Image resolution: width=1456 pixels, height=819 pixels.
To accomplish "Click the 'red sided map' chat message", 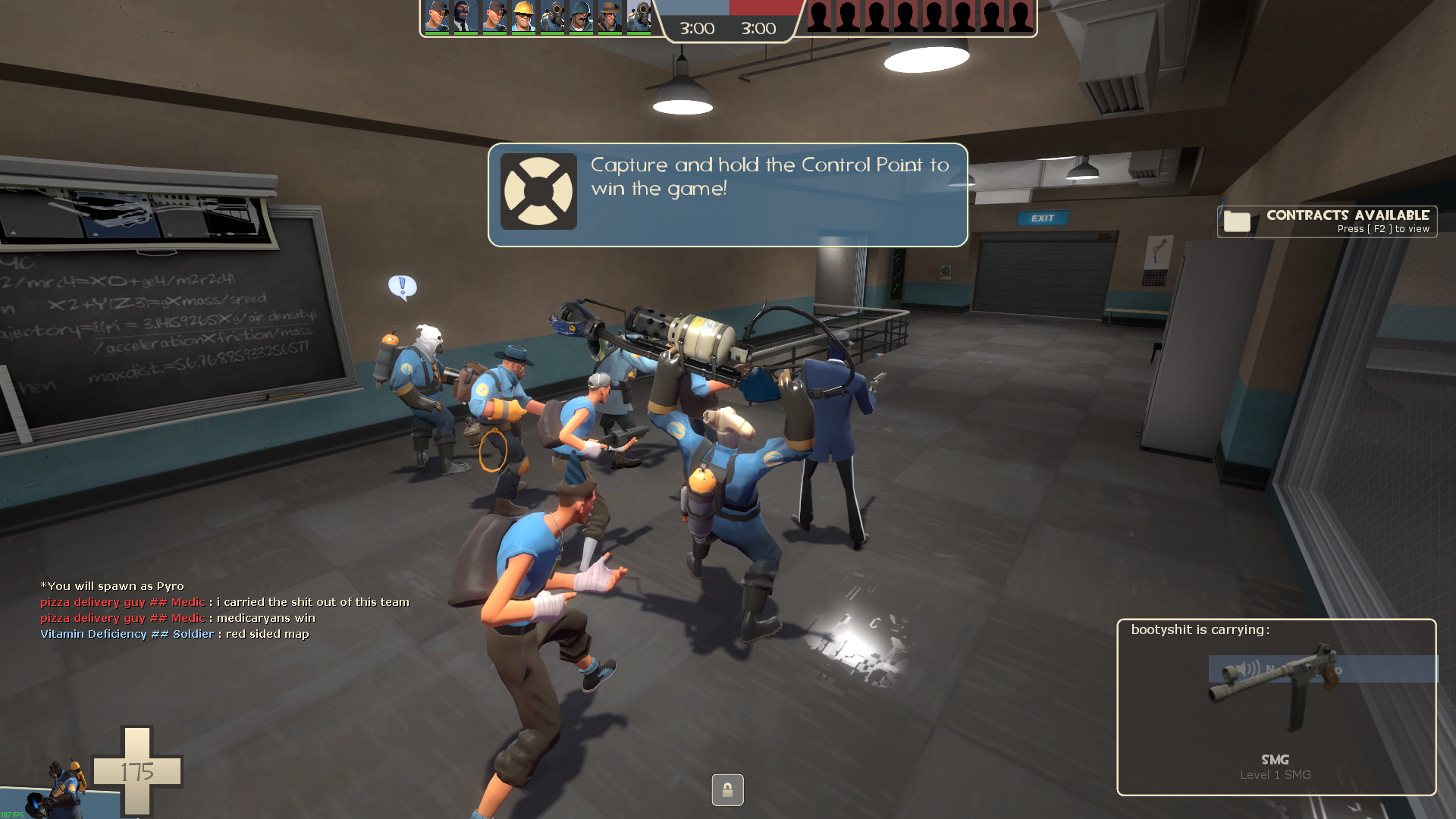I will tap(267, 634).
